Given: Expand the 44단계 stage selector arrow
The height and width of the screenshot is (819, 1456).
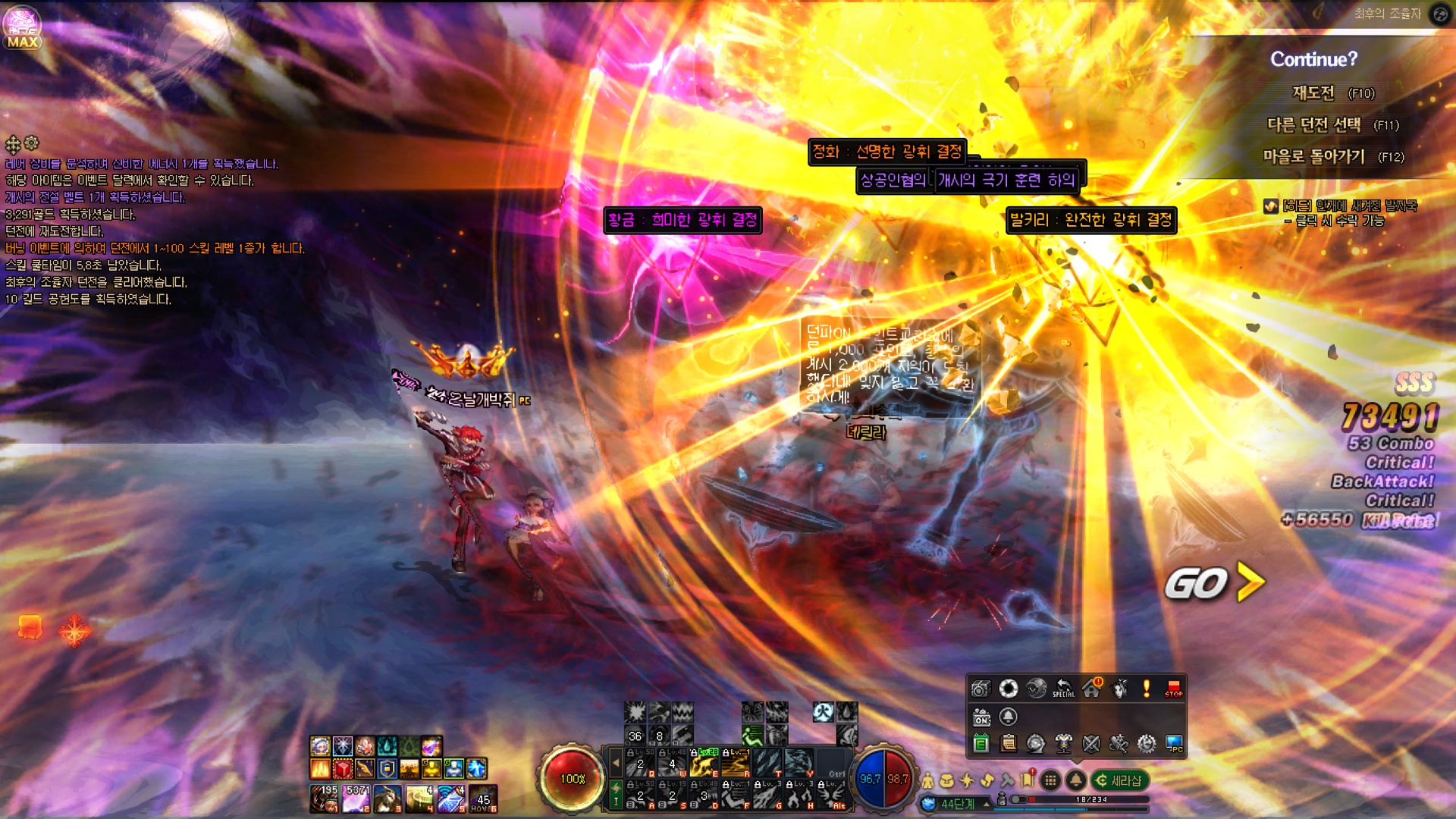Looking at the screenshot, I should coord(987,804).
